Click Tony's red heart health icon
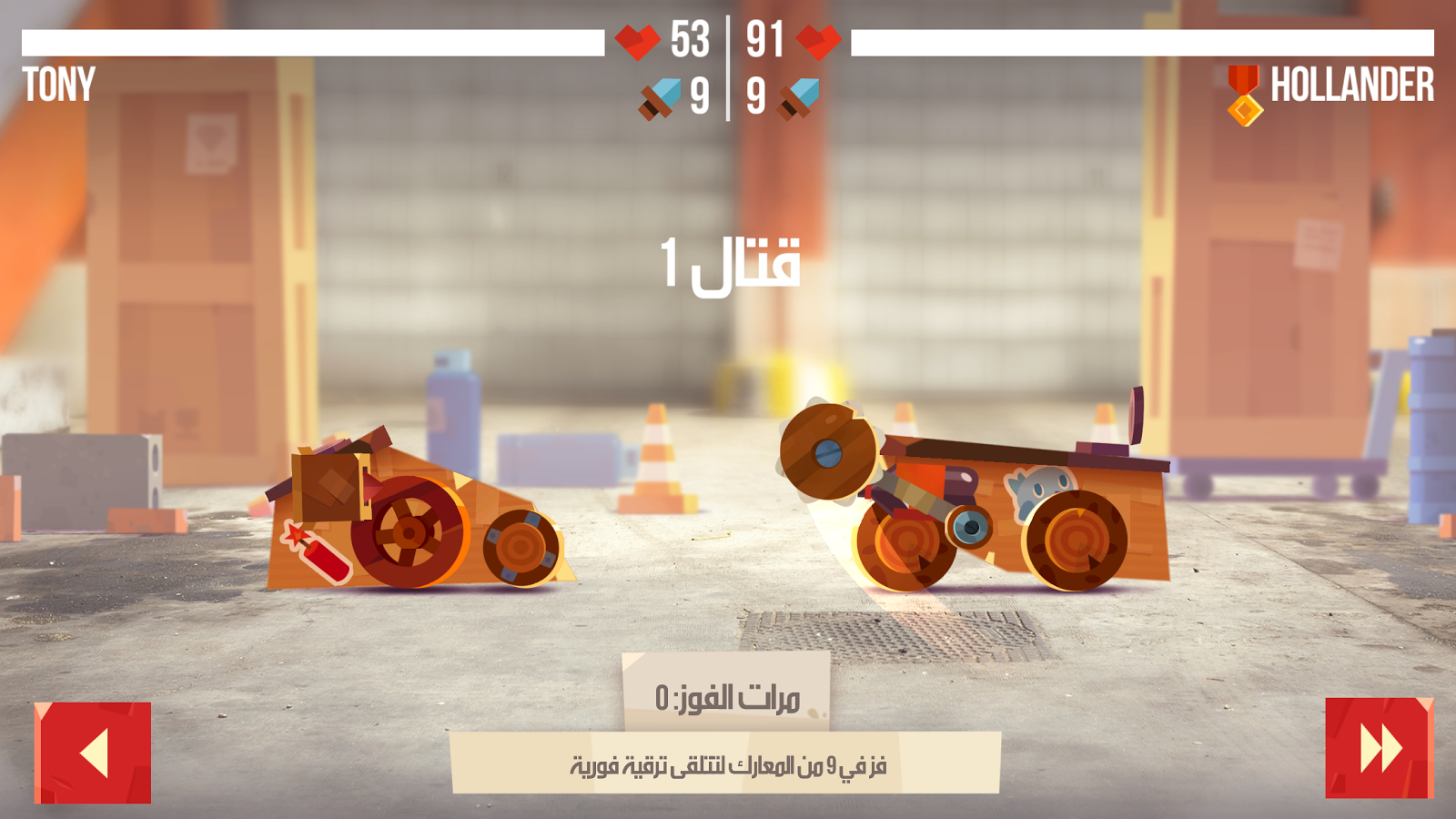The height and width of the screenshot is (819, 1456). tap(638, 40)
